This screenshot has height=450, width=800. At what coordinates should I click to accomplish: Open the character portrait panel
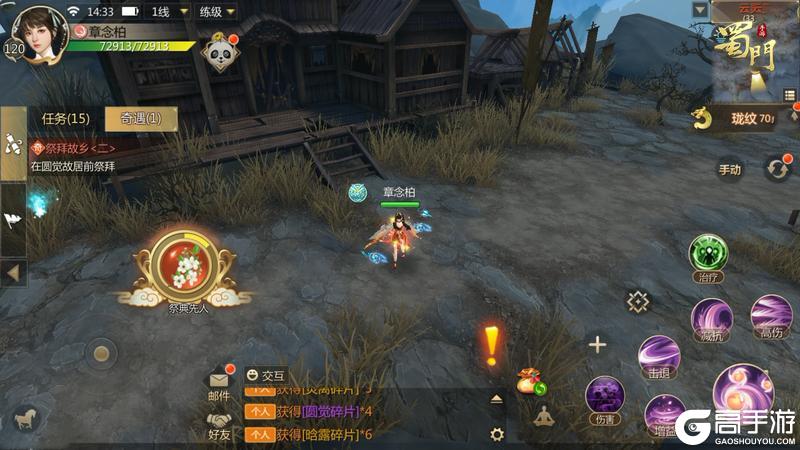coord(39,32)
